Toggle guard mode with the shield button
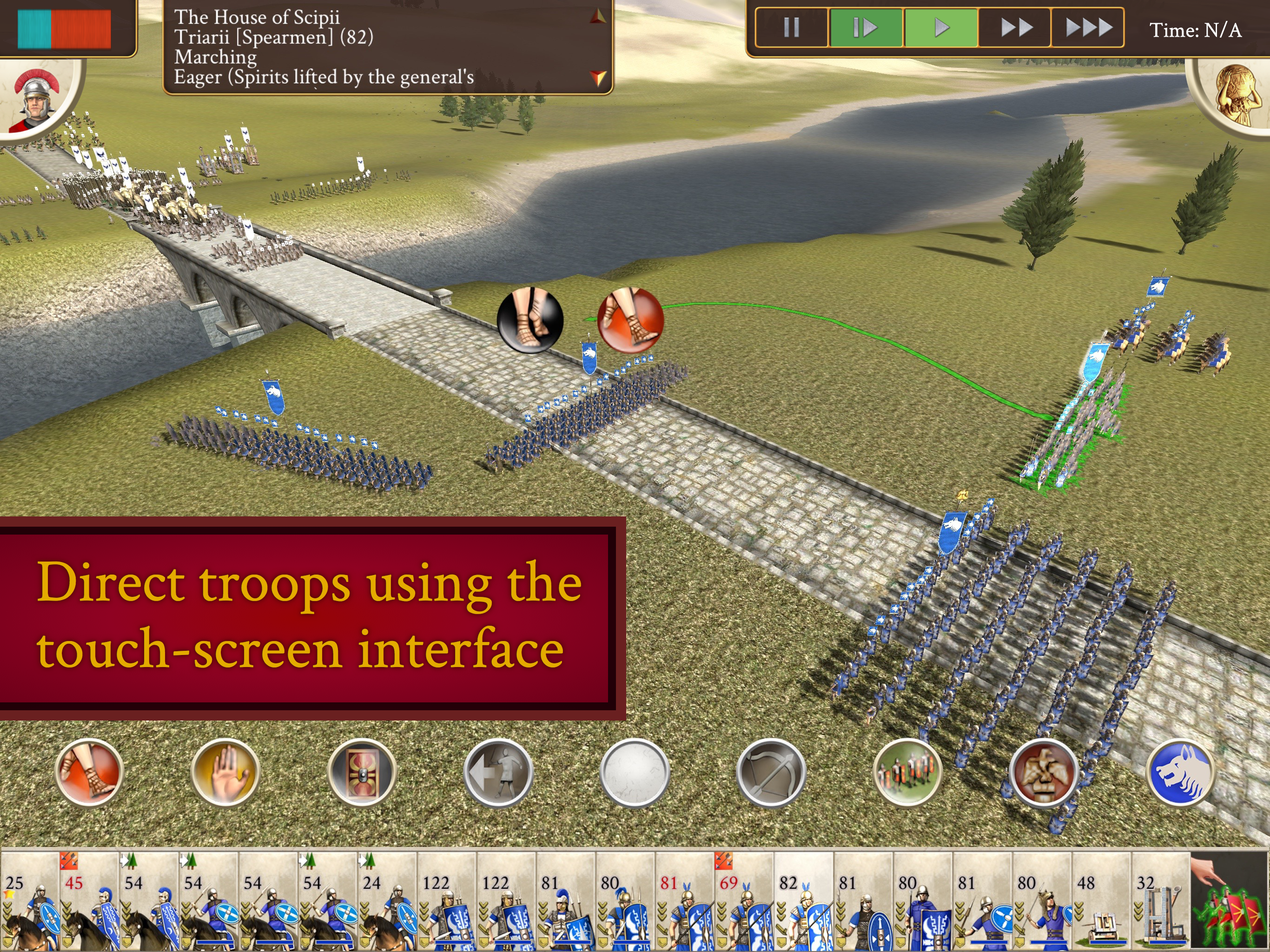 coord(362,772)
